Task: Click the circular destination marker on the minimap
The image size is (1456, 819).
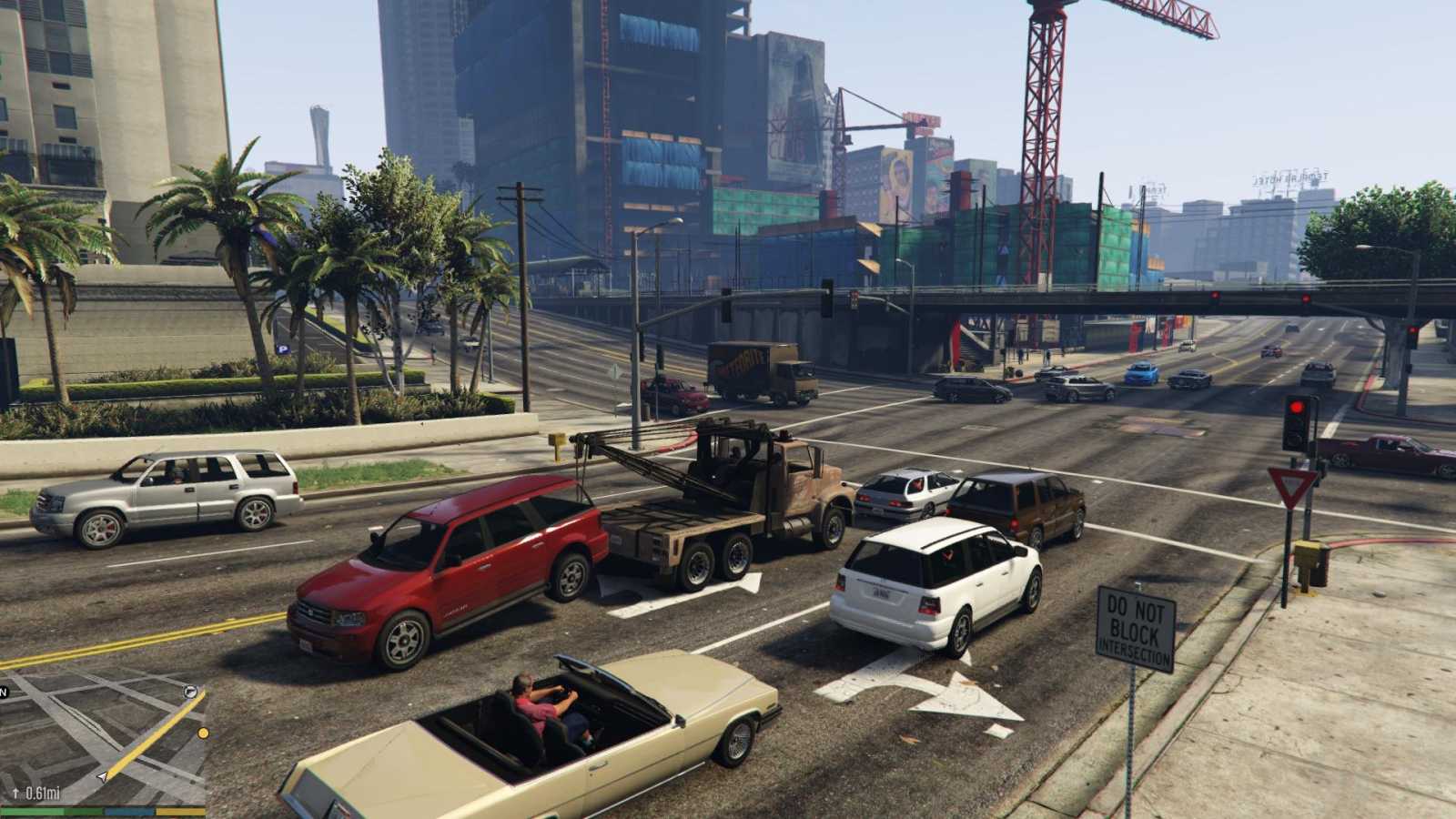Action: click(x=190, y=692)
